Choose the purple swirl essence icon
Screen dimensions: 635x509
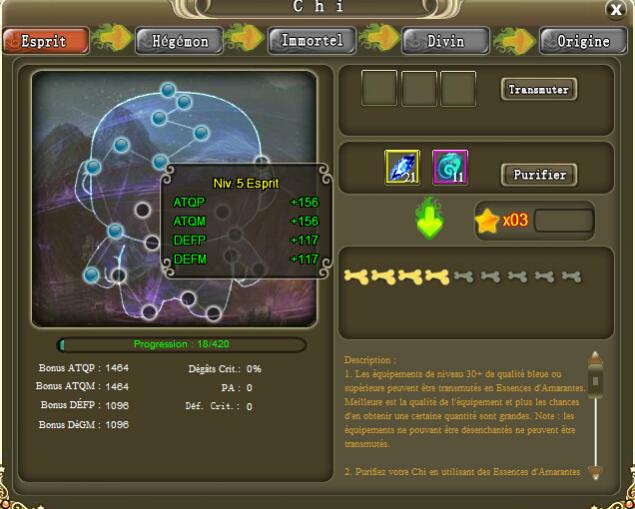click(x=449, y=168)
